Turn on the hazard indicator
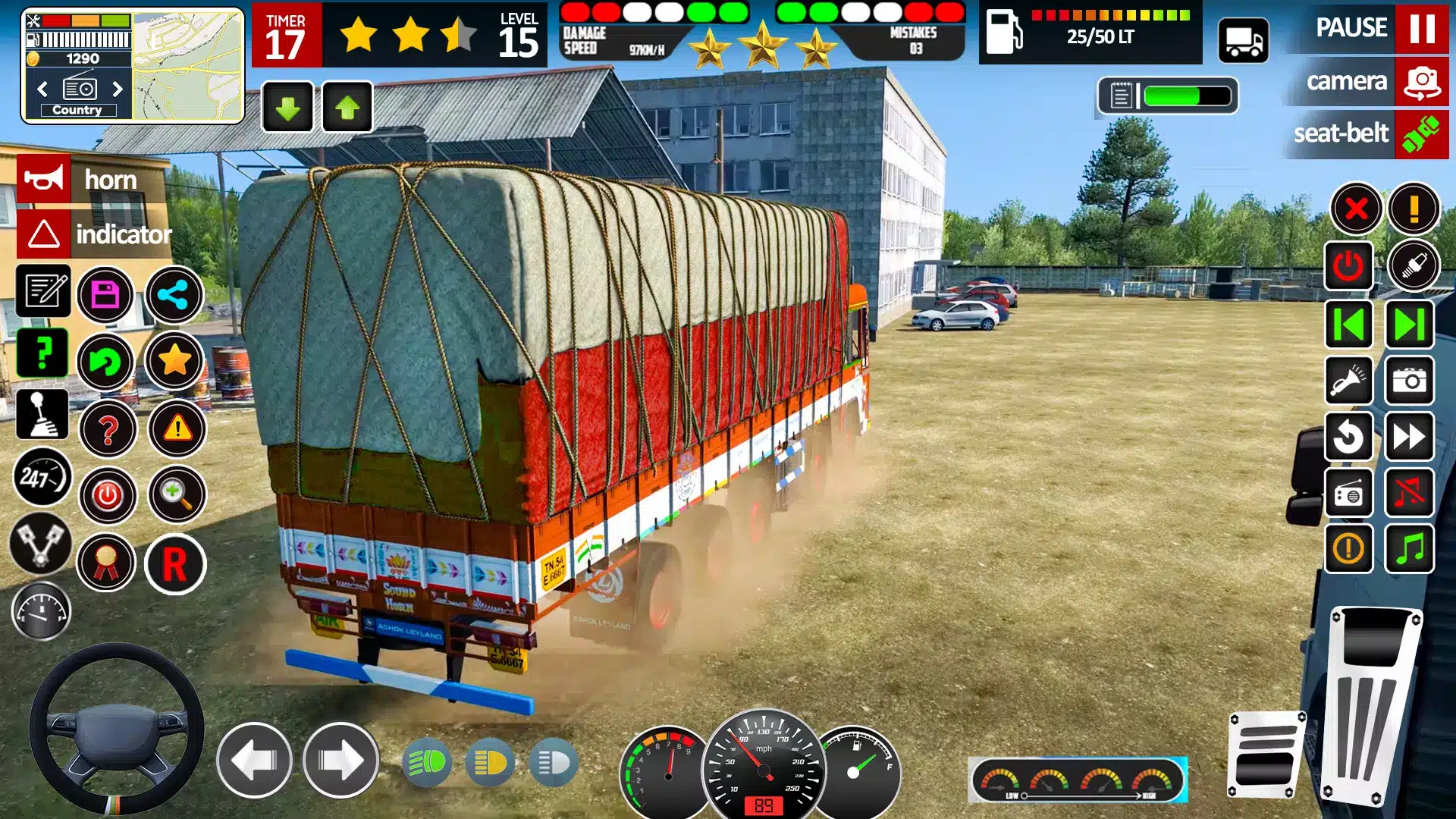Screen dimensions: 1456x819 pos(44,234)
